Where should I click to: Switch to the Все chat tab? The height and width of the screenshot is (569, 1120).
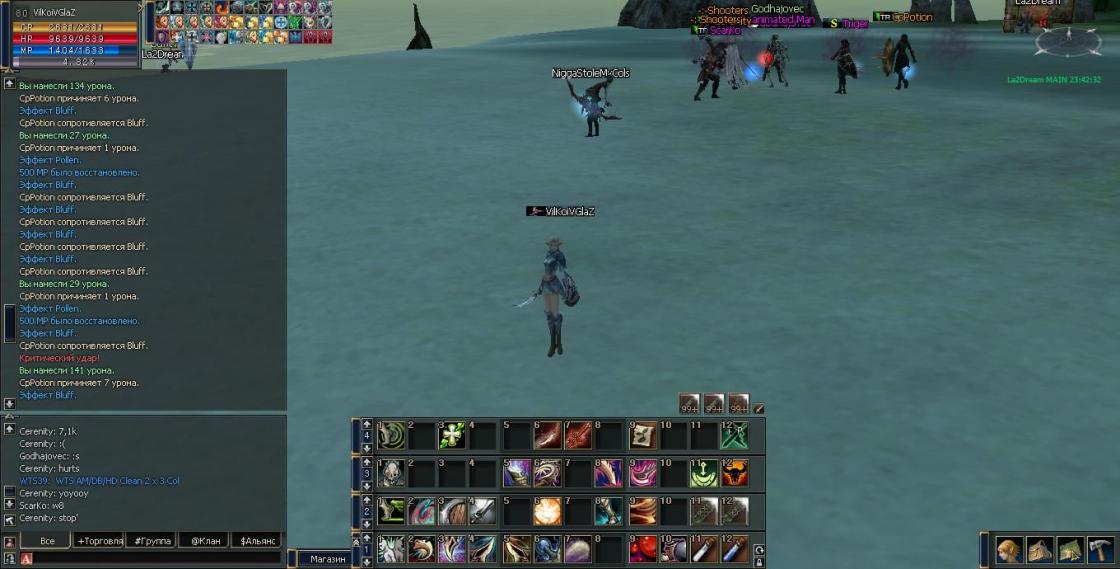47,541
